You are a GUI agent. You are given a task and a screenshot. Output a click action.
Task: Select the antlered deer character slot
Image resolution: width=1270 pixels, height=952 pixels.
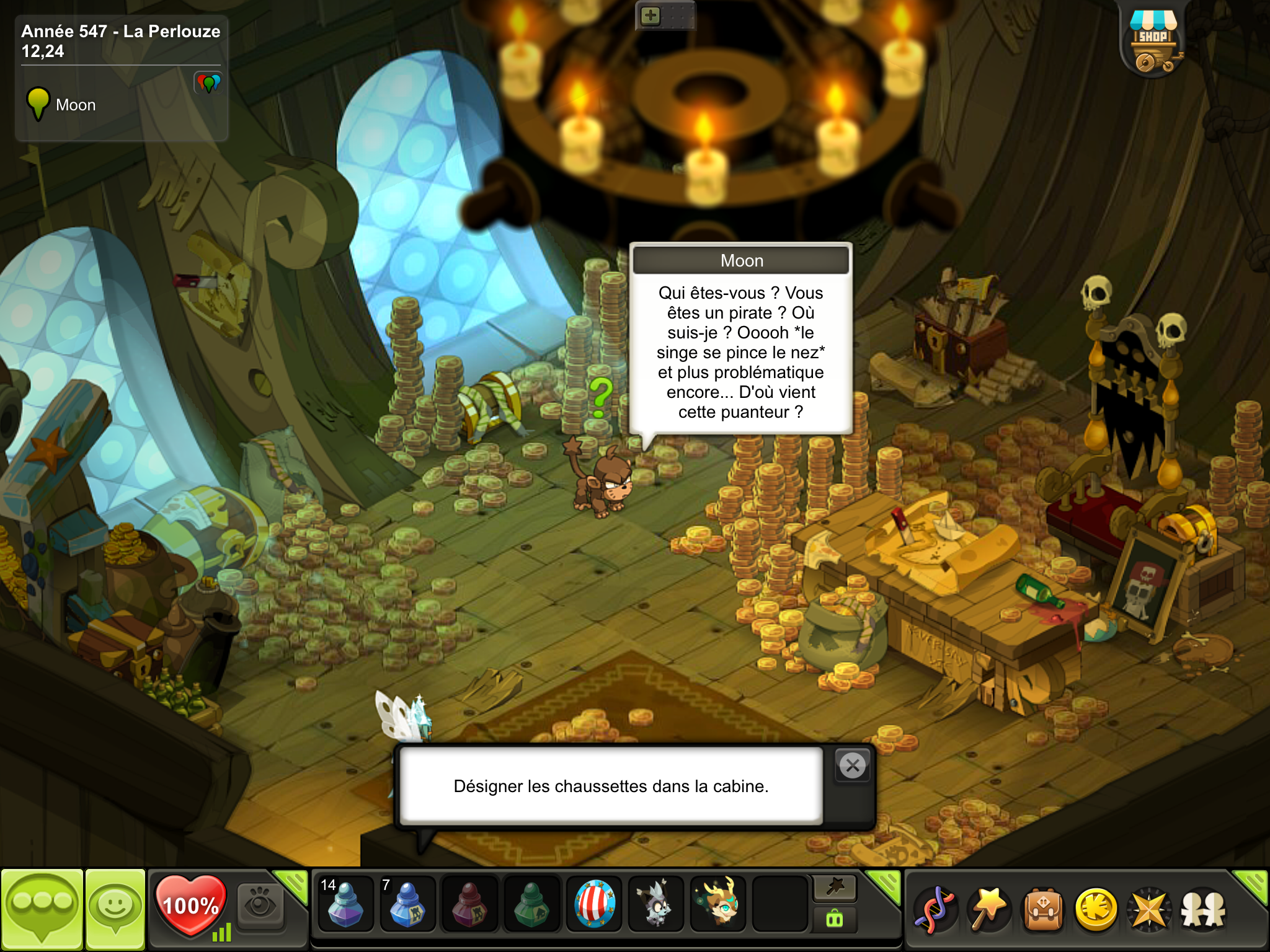pyautogui.click(x=718, y=904)
